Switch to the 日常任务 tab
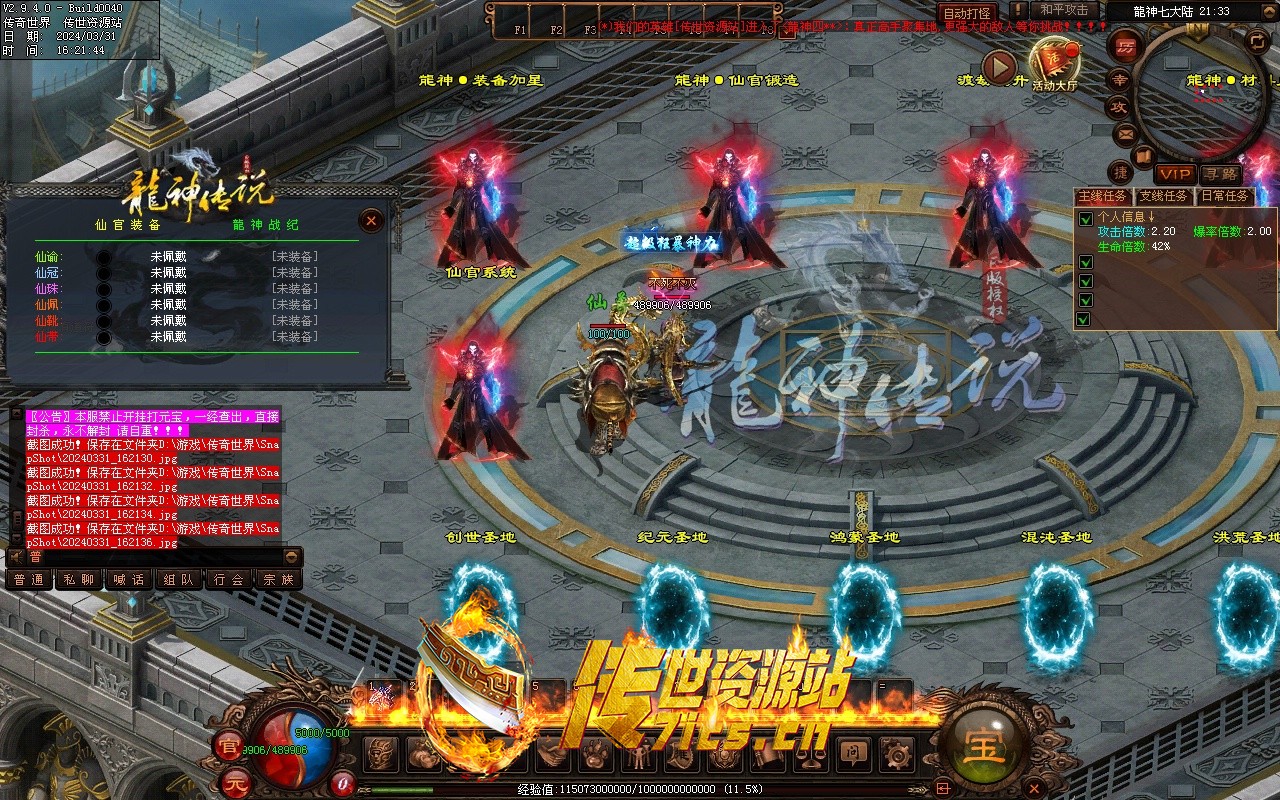Image resolution: width=1280 pixels, height=800 pixels. (1224, 196)
